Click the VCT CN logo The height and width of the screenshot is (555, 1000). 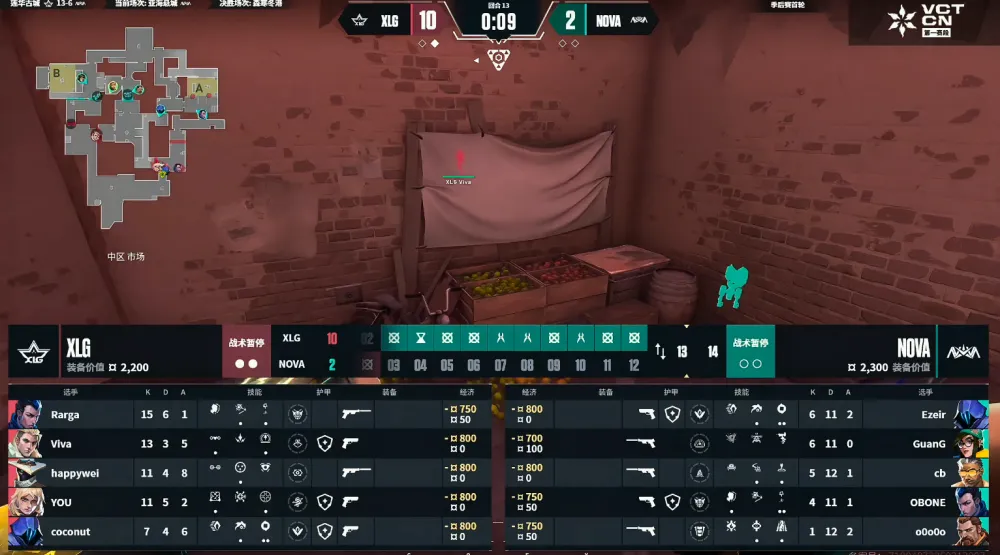tap(925, 22)
